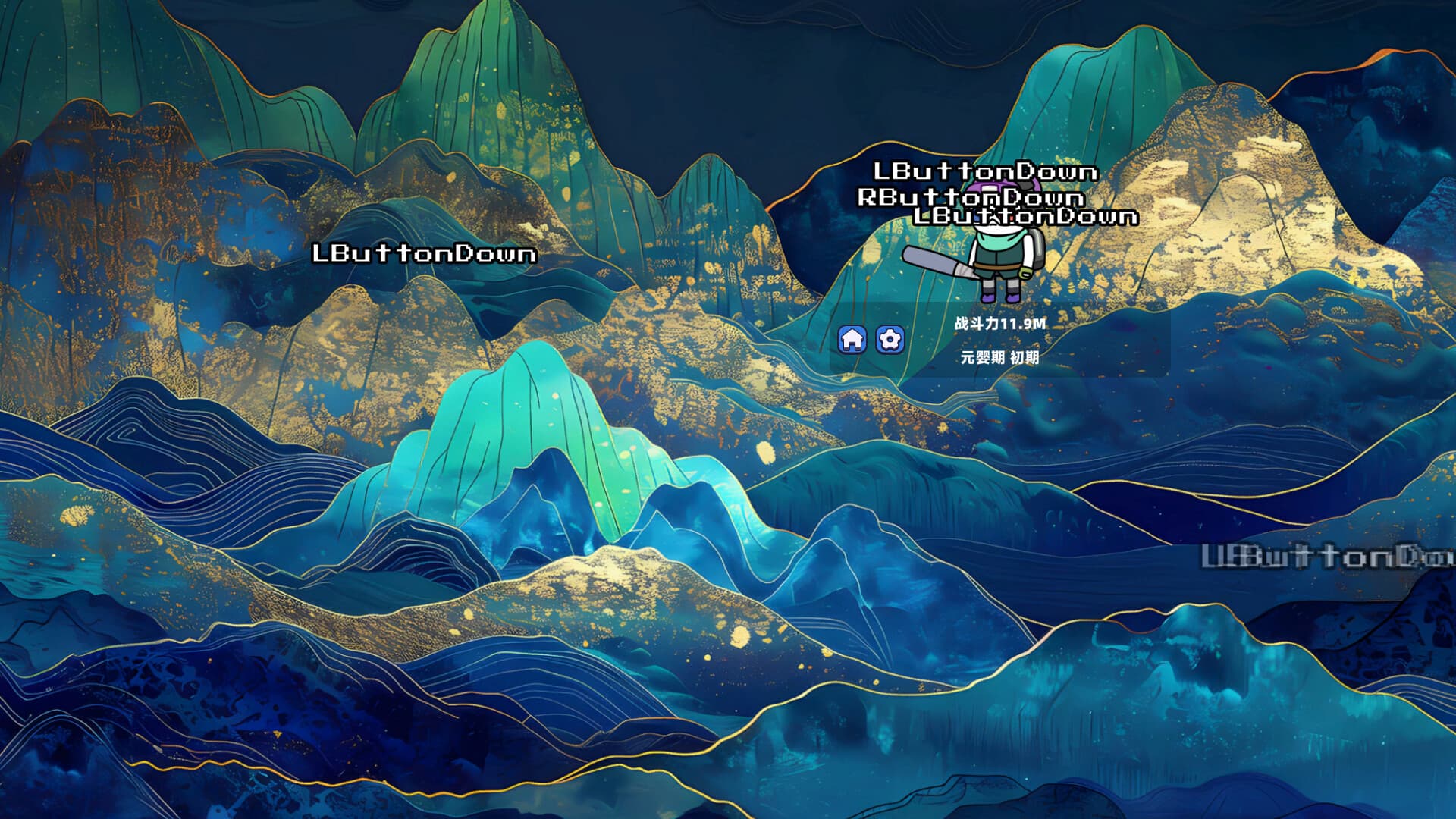1456x819 pixels.
Task: Click the pet's glowing red eye
Action: pyautogui.click(x=1011, y=218)
